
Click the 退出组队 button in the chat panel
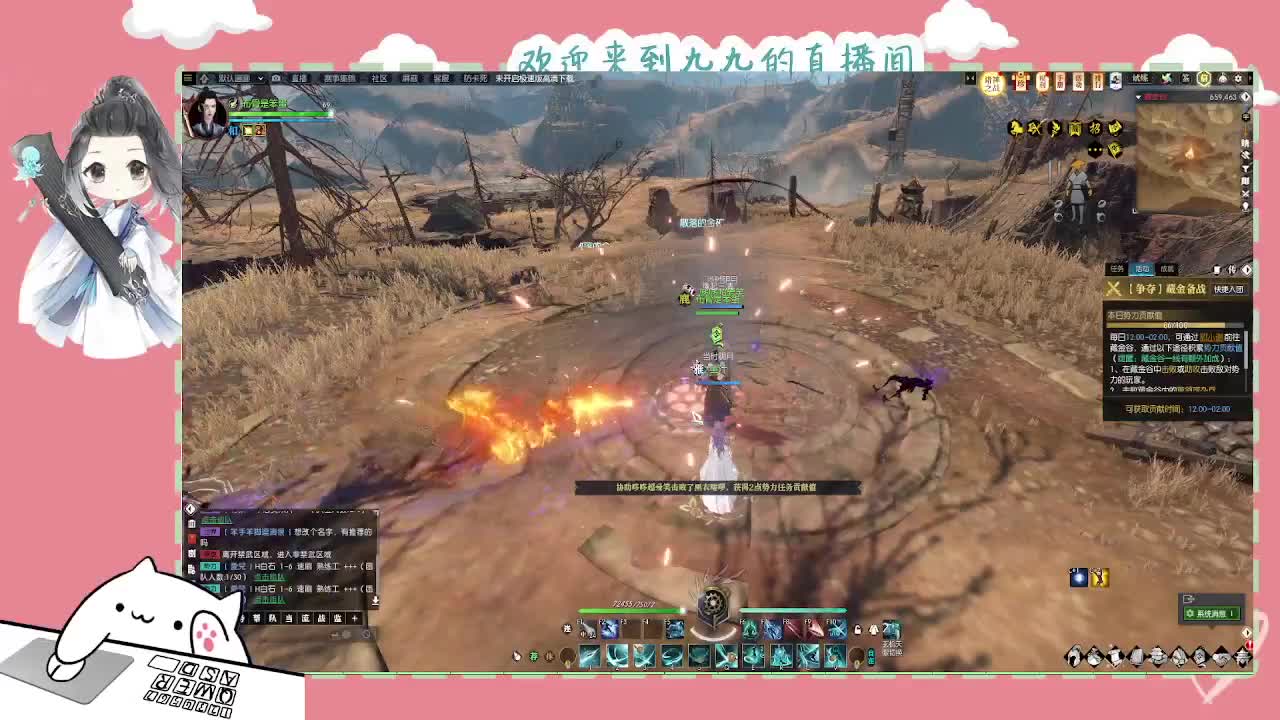(x=217, y=519)
